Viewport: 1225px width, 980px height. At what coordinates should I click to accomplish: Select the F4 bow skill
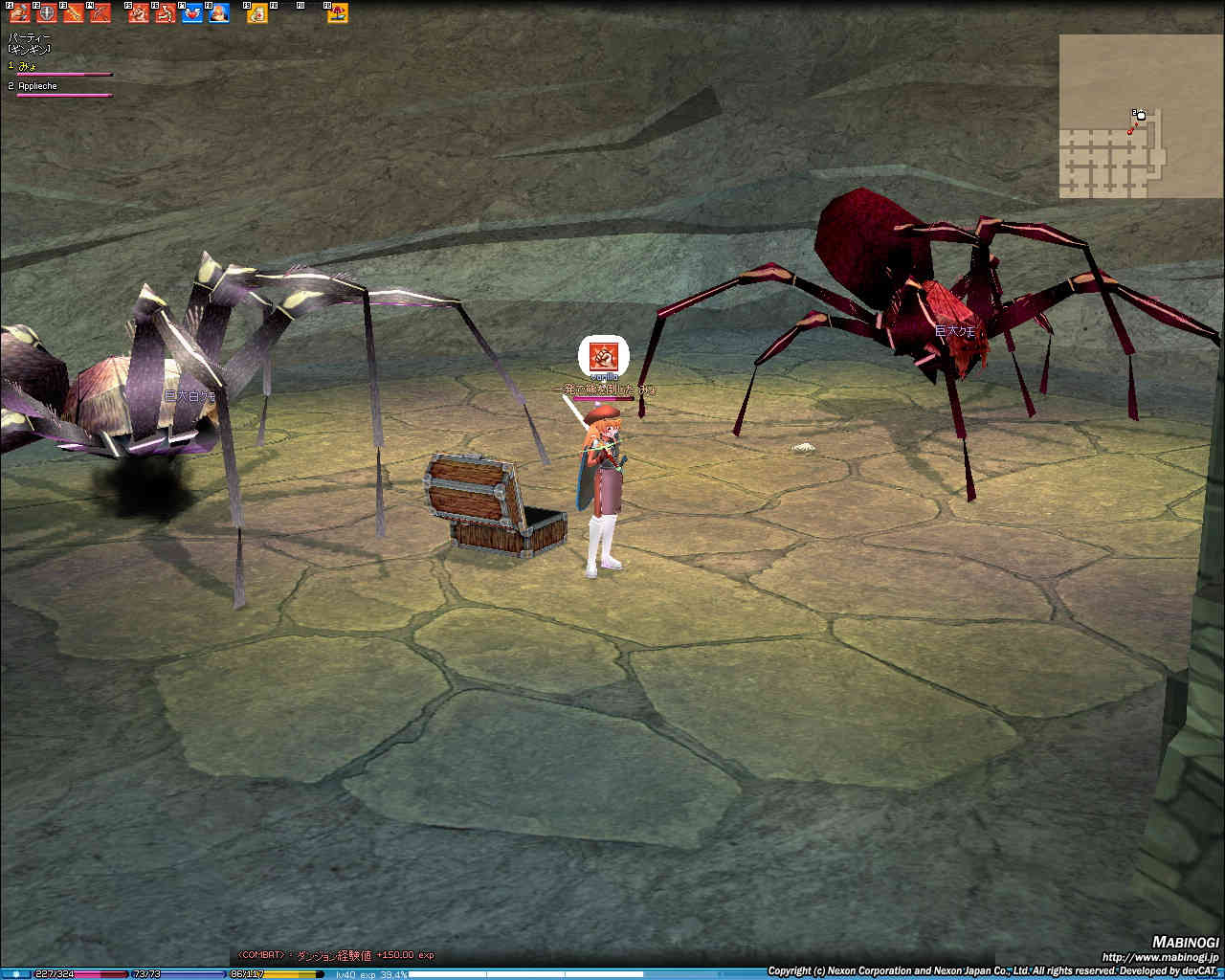click(100, 13)
